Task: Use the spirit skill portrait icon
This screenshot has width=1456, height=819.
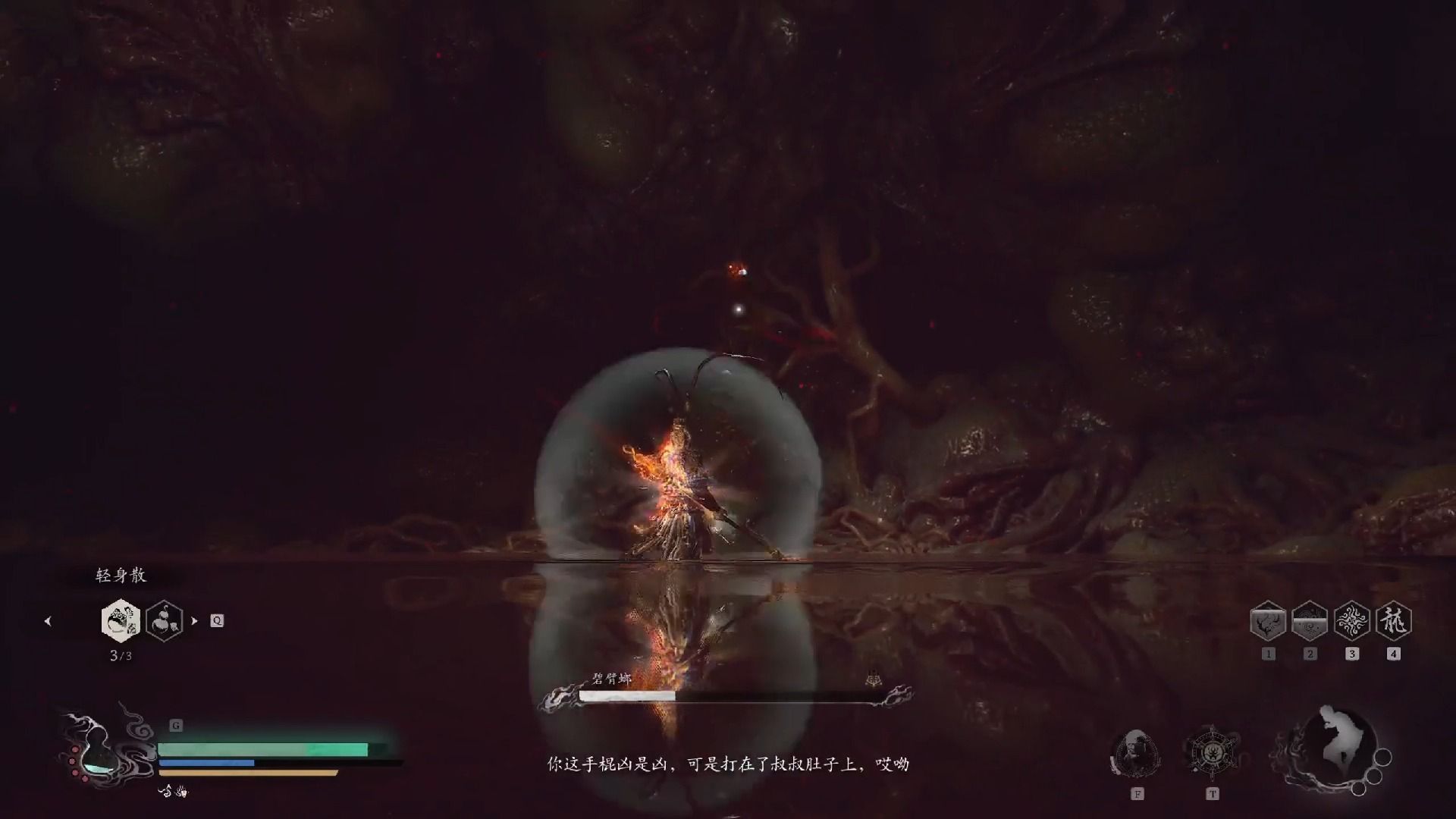Action: click(x=1136, y=753)
